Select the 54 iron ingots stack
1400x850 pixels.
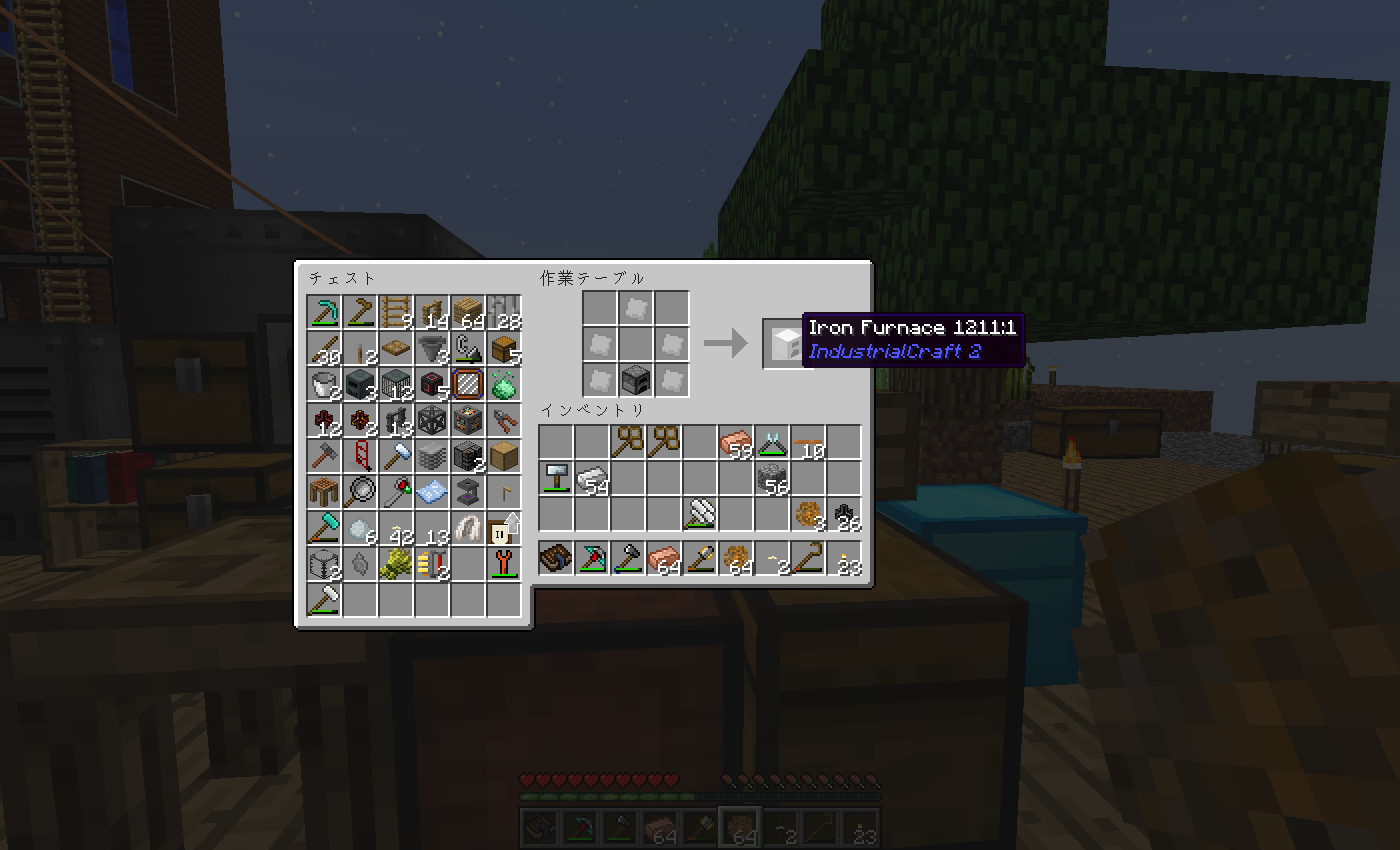click(592, 478)
